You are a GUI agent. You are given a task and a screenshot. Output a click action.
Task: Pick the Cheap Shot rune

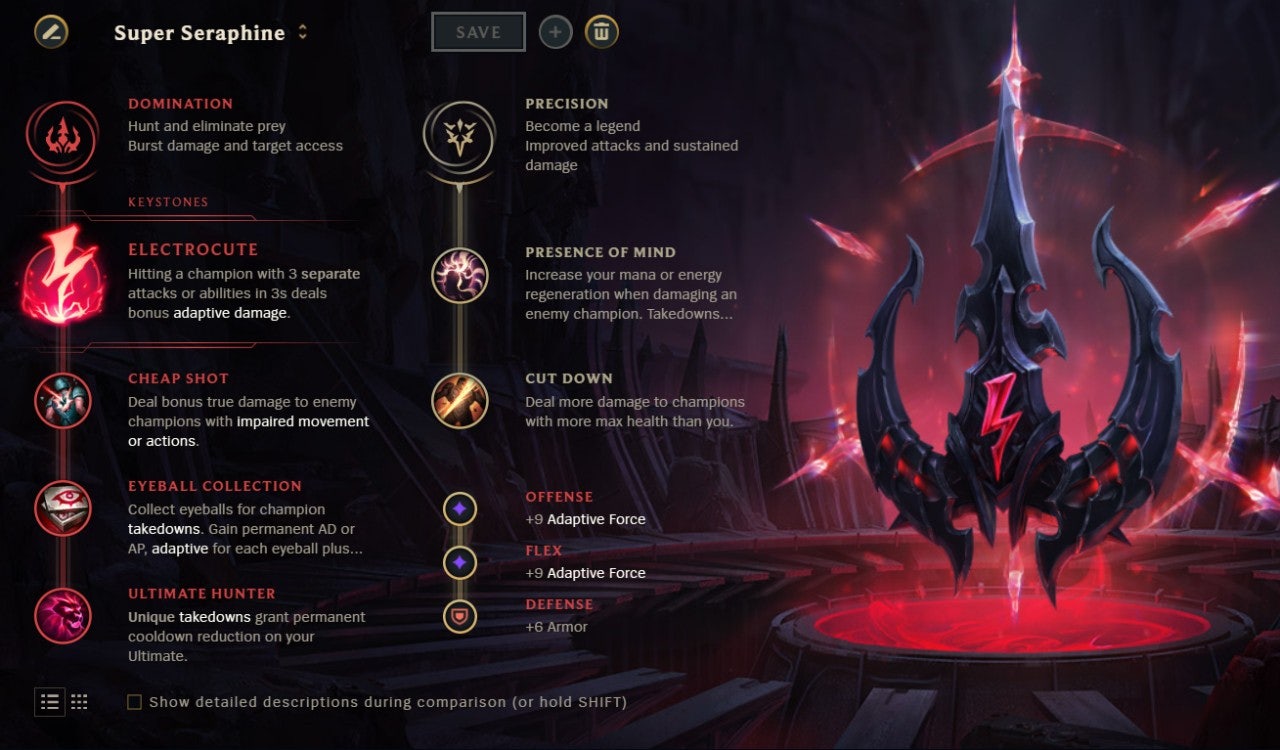62,401
